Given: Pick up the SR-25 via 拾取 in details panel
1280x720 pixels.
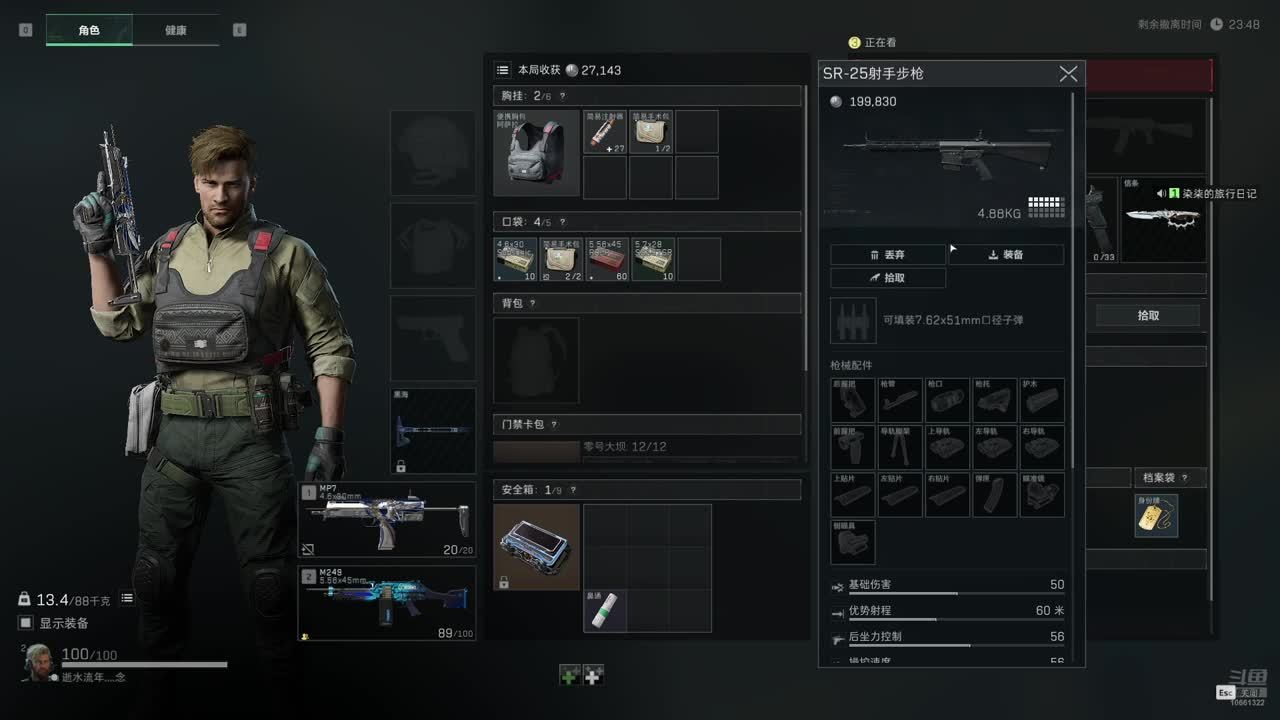Looking at the screenshot, I should [x=888, y=278].
